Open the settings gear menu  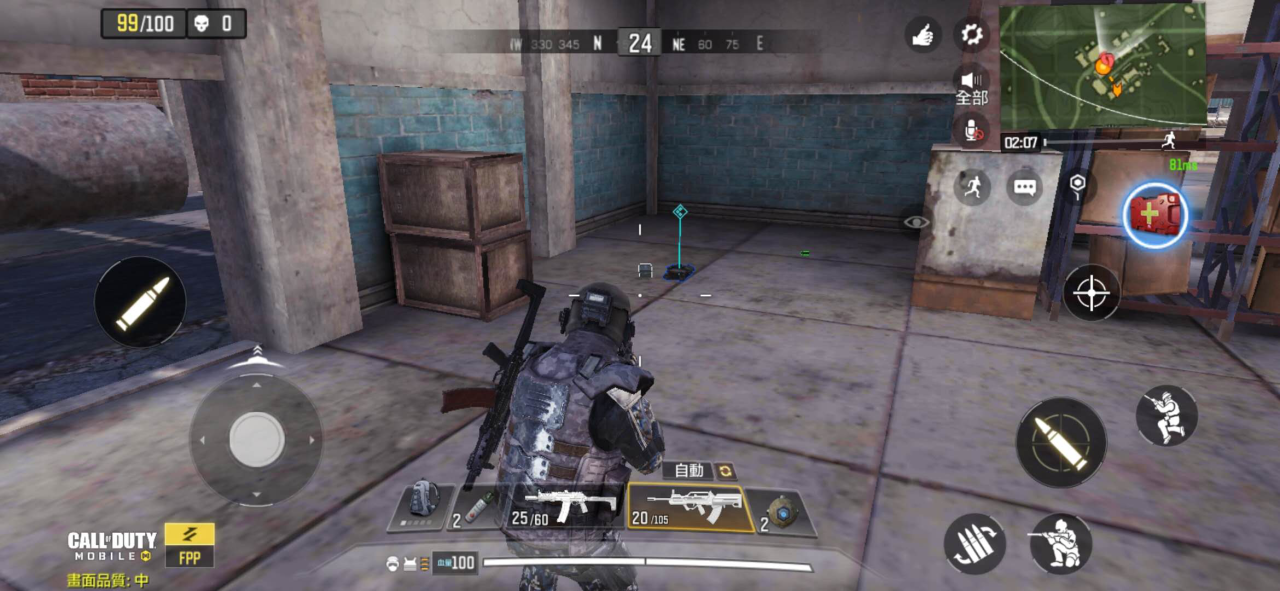tap(971, 34)
